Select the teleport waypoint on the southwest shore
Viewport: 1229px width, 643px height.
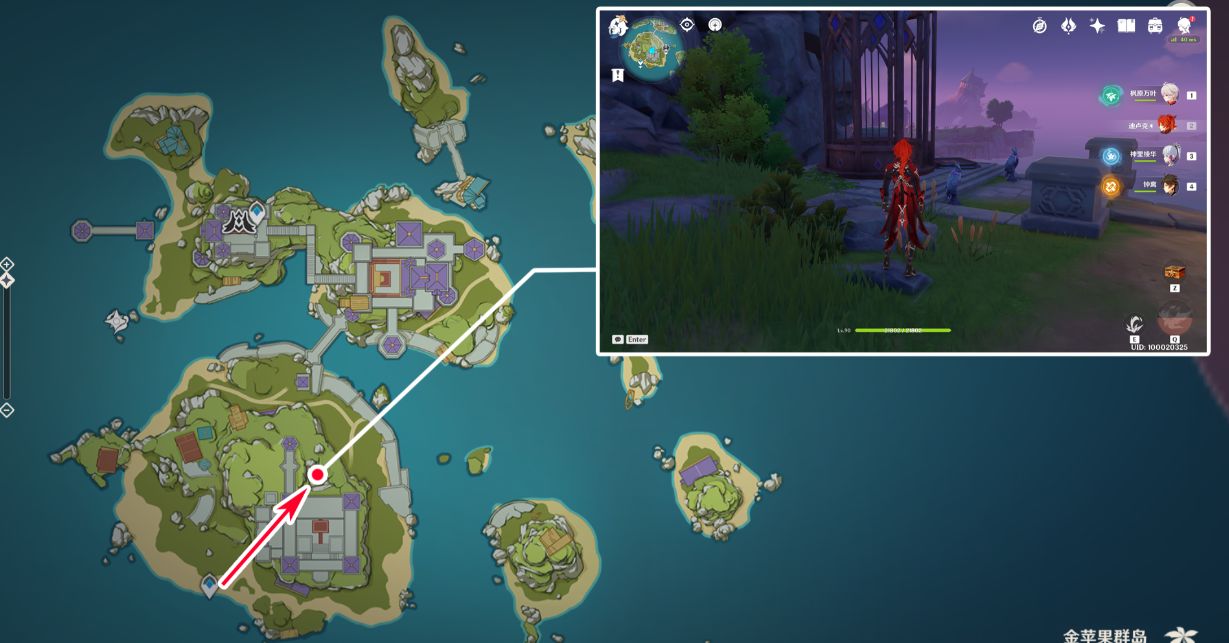pos(210,584)
